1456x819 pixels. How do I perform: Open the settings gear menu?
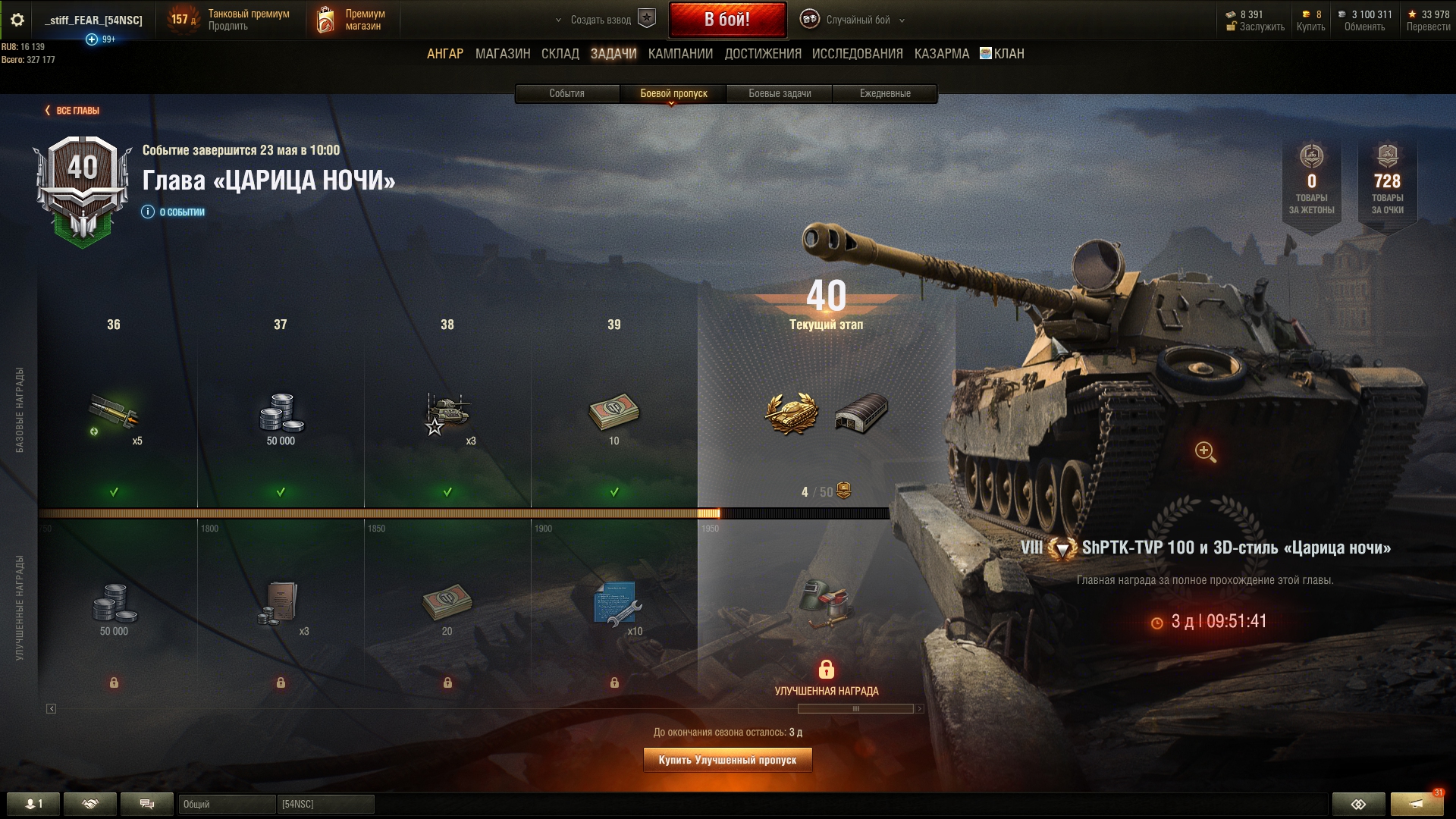[17, 20]
